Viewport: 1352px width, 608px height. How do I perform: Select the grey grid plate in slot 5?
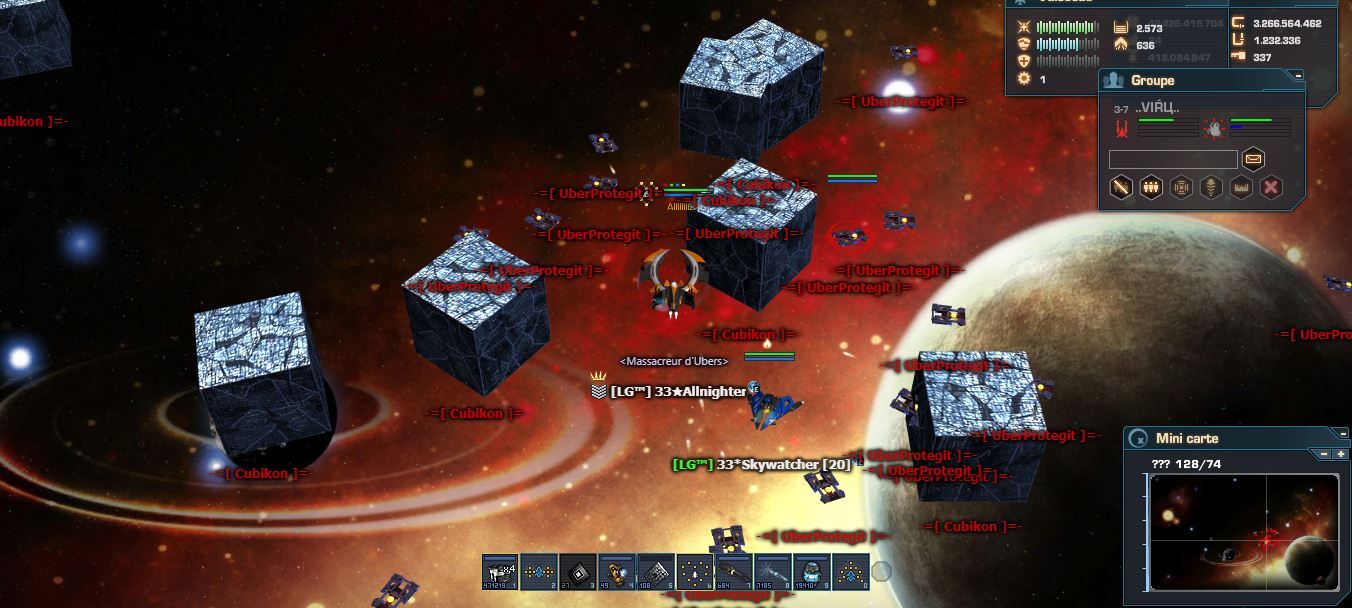pyautogui.click(x=656, y=572)
